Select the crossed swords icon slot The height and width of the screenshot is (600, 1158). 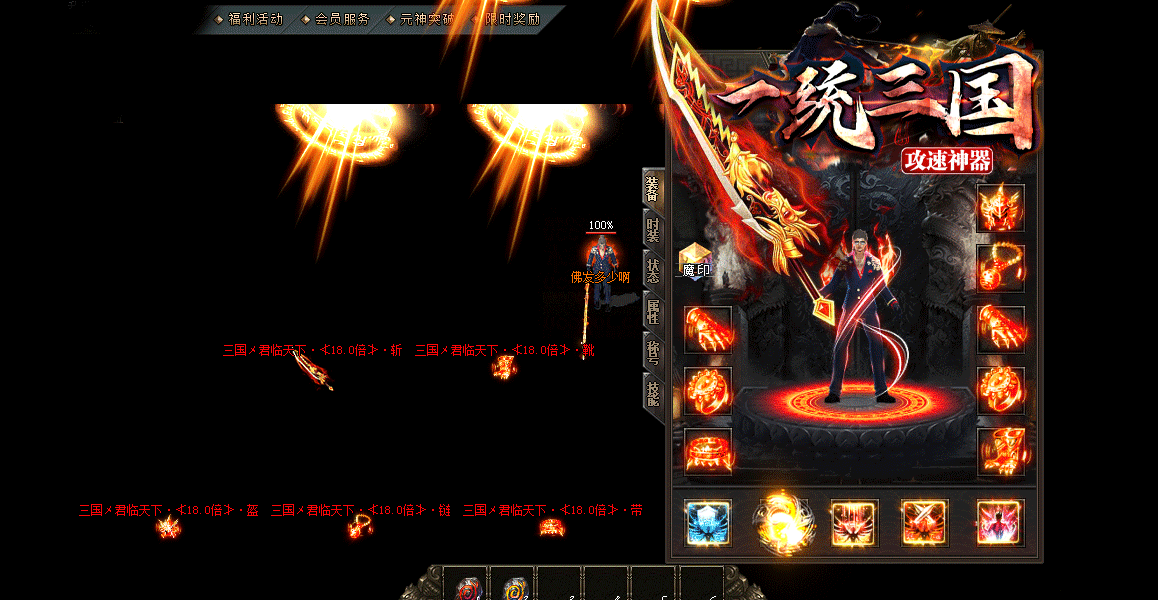(925, 523)
